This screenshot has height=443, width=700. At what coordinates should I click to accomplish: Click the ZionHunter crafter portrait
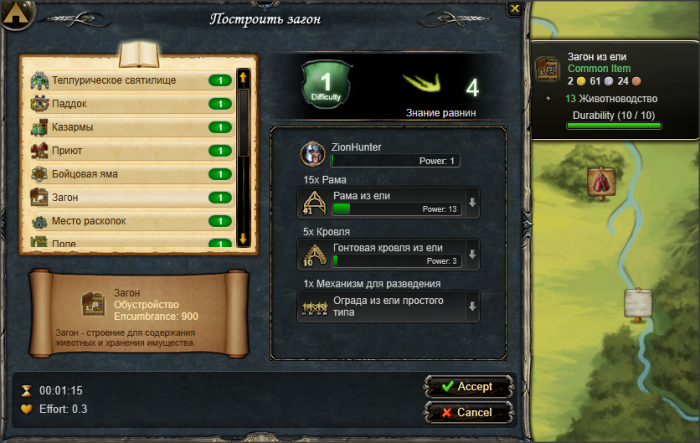[311, 153]
